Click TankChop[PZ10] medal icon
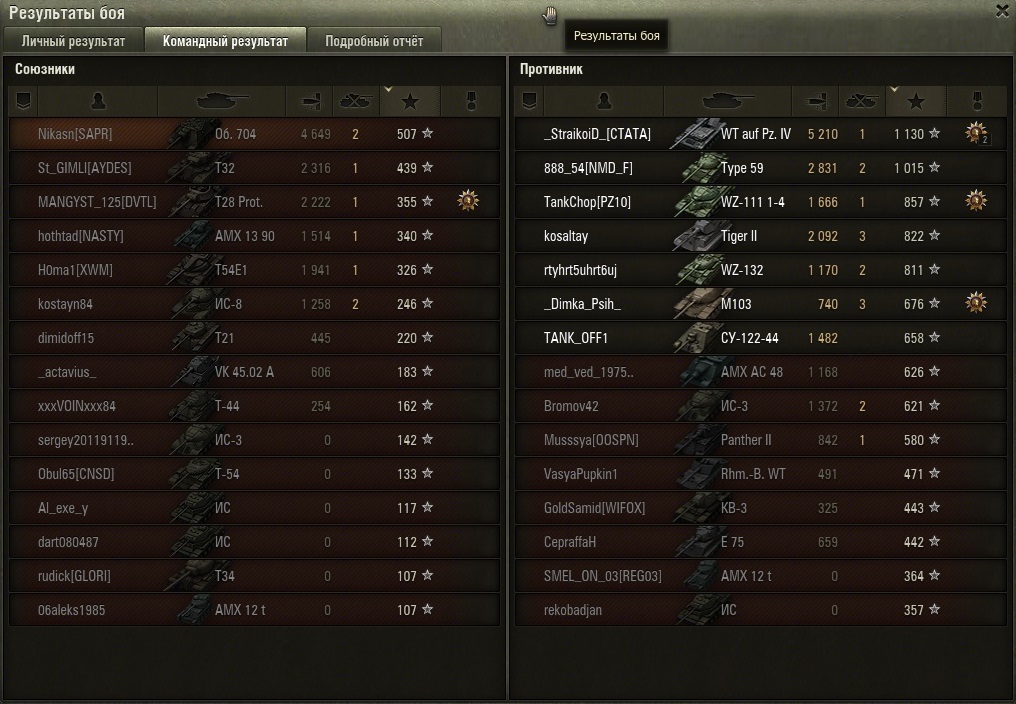1016x704 pixels. (976, 201)
